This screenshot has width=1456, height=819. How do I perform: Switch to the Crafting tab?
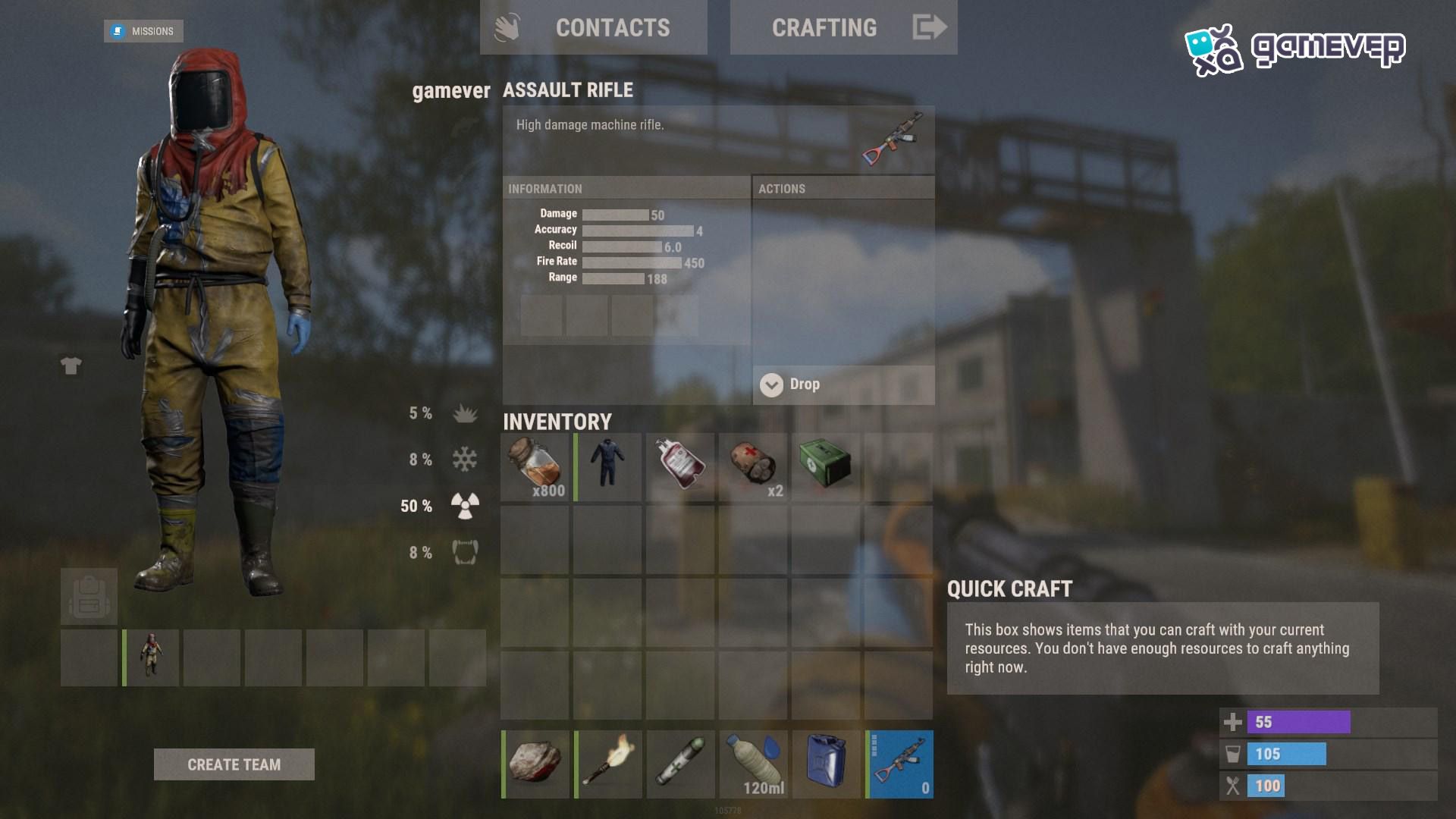point(843,28)
